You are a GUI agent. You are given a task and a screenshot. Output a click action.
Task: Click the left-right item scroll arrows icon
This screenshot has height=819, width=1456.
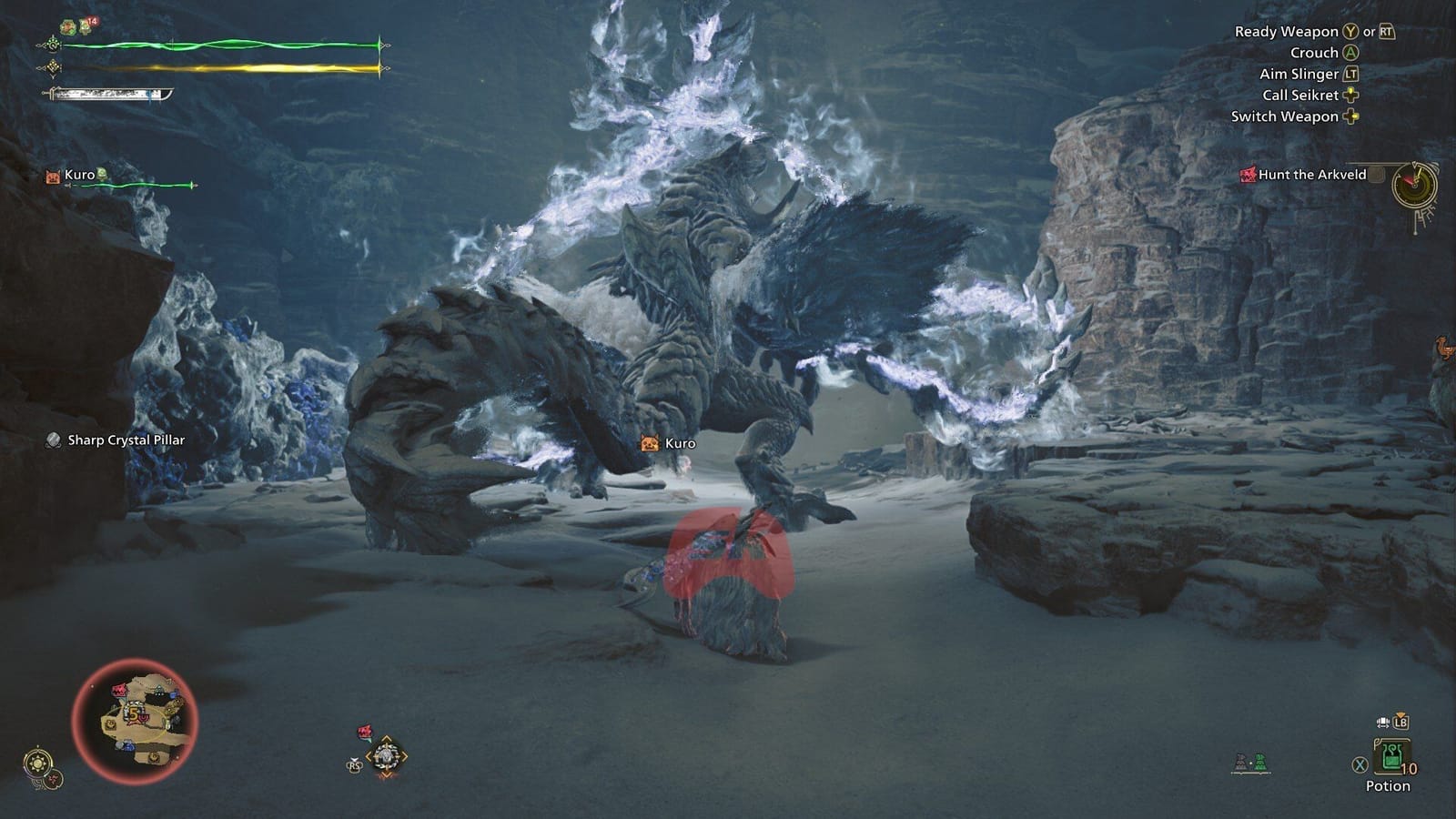pyautogui.click(x=1381, y=721)
